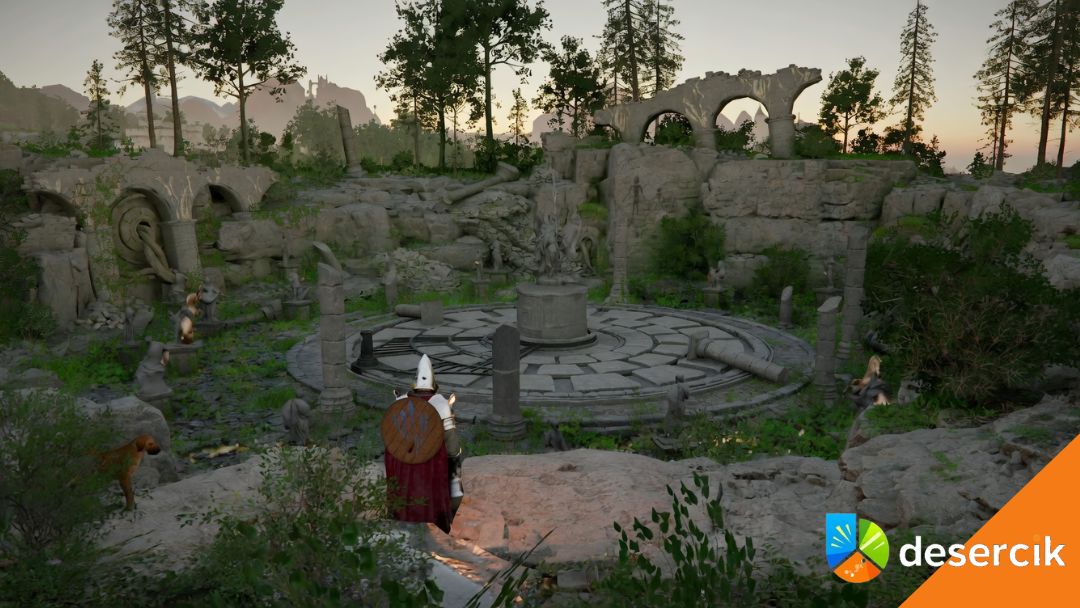1080x608 pixels.
Task: Click the desercik watermark logo
Action: pos(856,547)
